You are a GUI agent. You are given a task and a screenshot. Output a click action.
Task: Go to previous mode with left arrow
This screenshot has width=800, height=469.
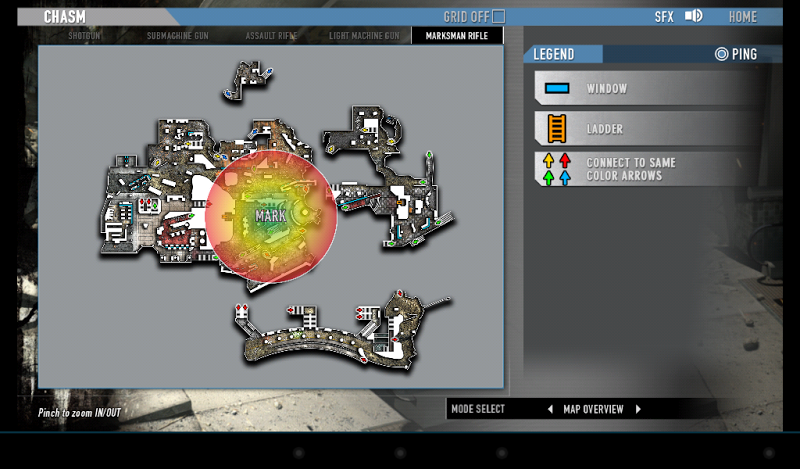click(x=549, y=409)
